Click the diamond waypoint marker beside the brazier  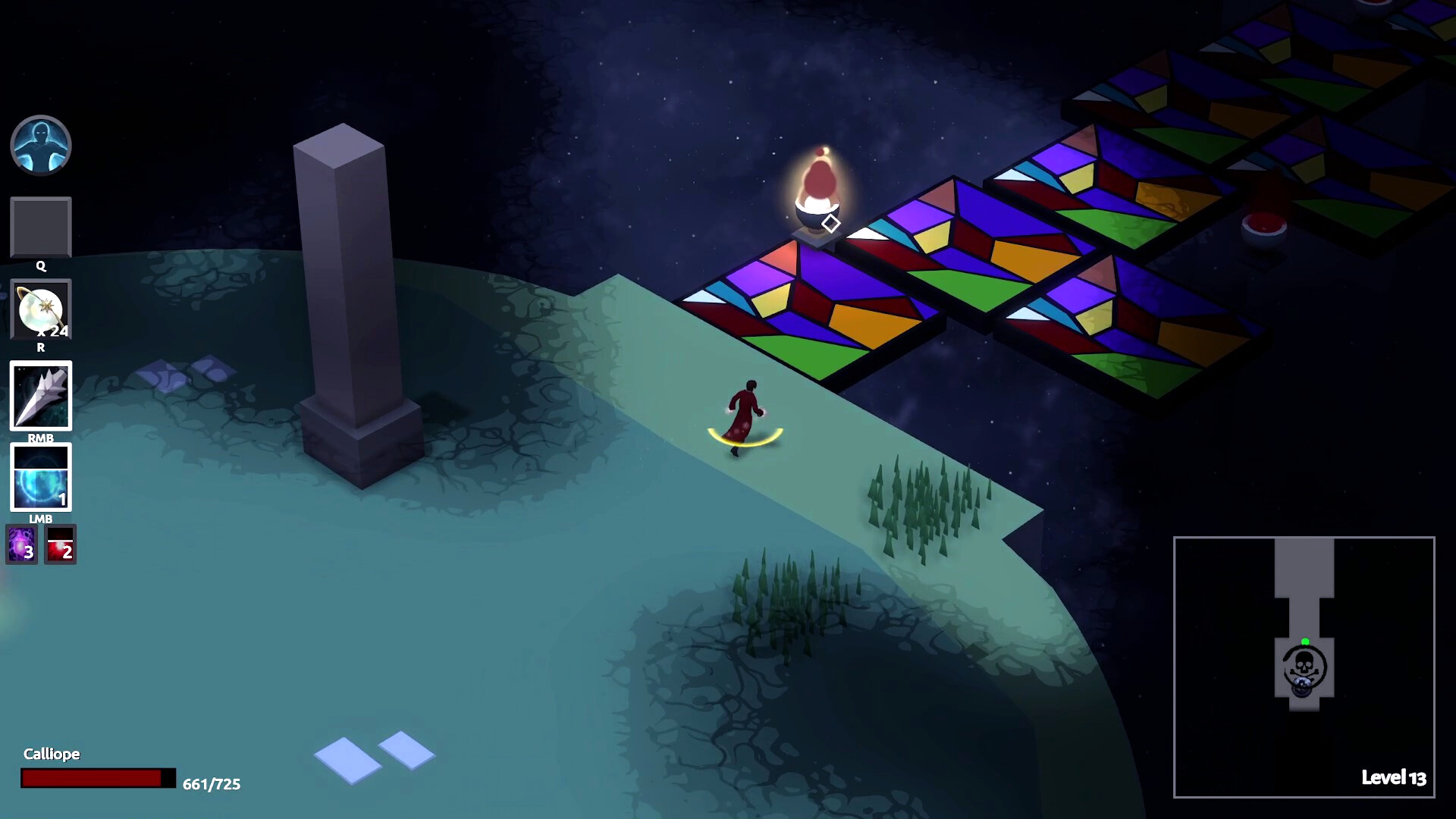pyautogui.click(x=831, y=223)
